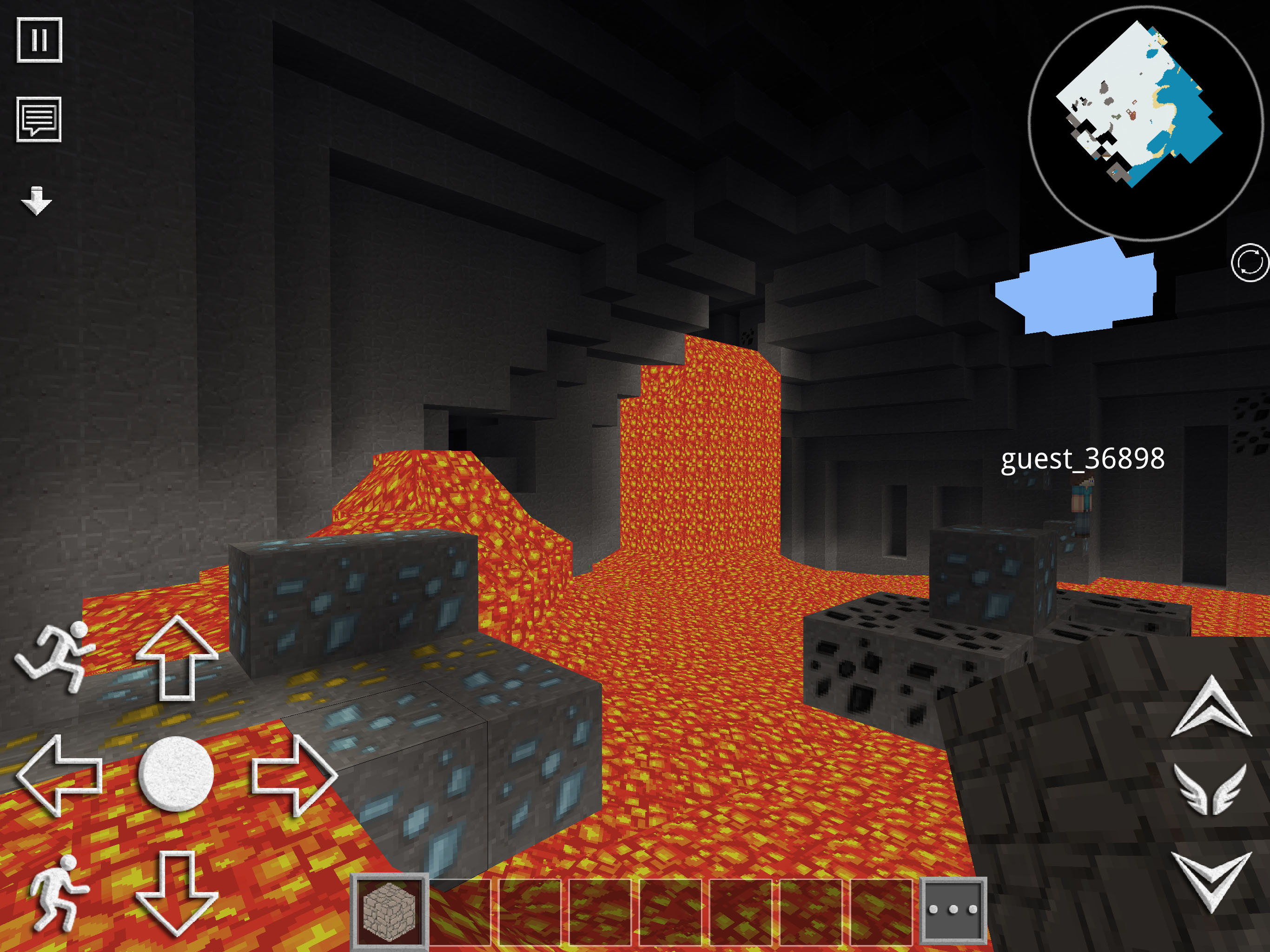Open the chat window
The width and height of the screenshot is (1270, 952).
tap(39, 119)
